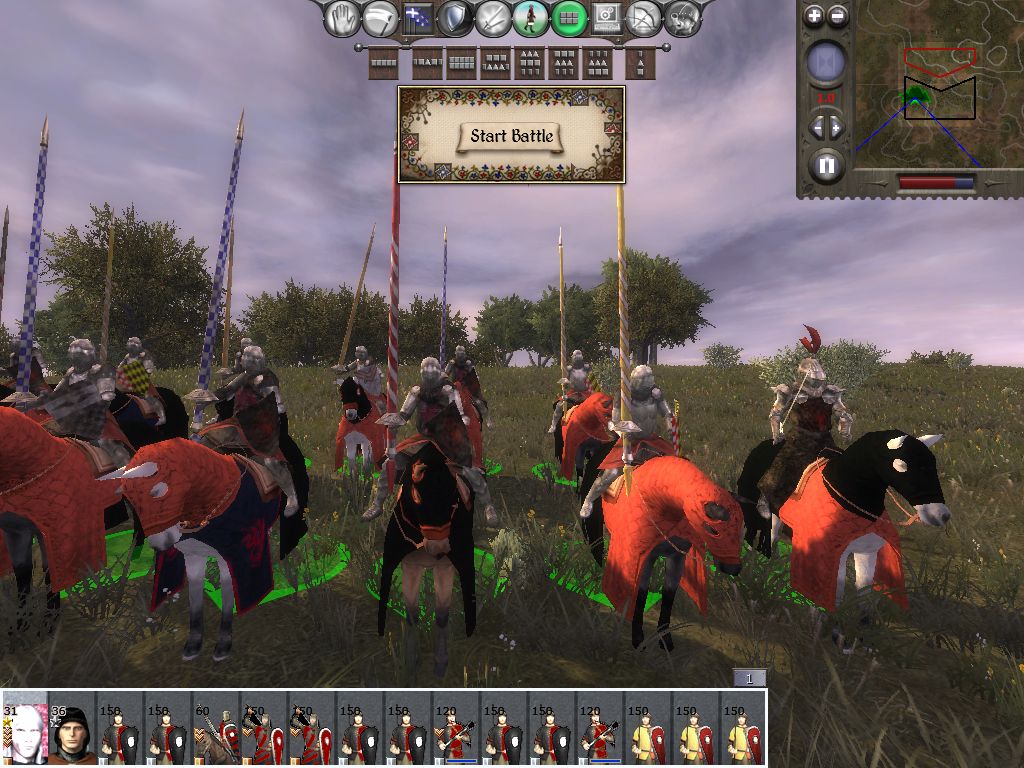Select the mounted cavalry unit card numbered 60

coord(216,729)
